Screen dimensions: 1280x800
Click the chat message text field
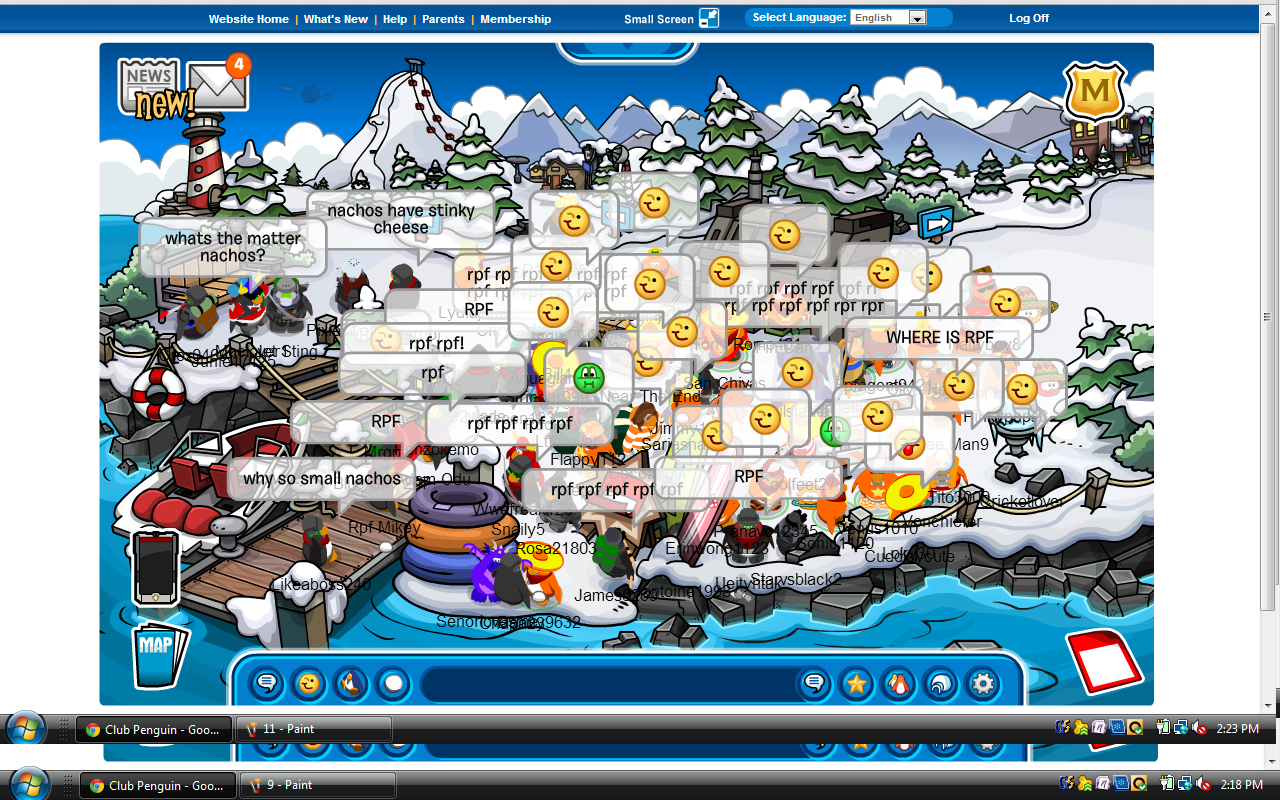click(x=605, y=684)
